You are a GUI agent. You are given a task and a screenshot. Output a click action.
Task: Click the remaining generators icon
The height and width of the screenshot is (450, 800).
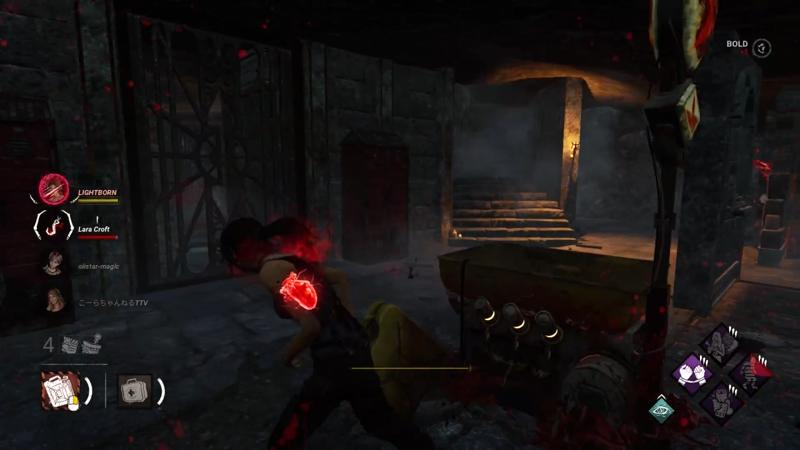point(69,346)
